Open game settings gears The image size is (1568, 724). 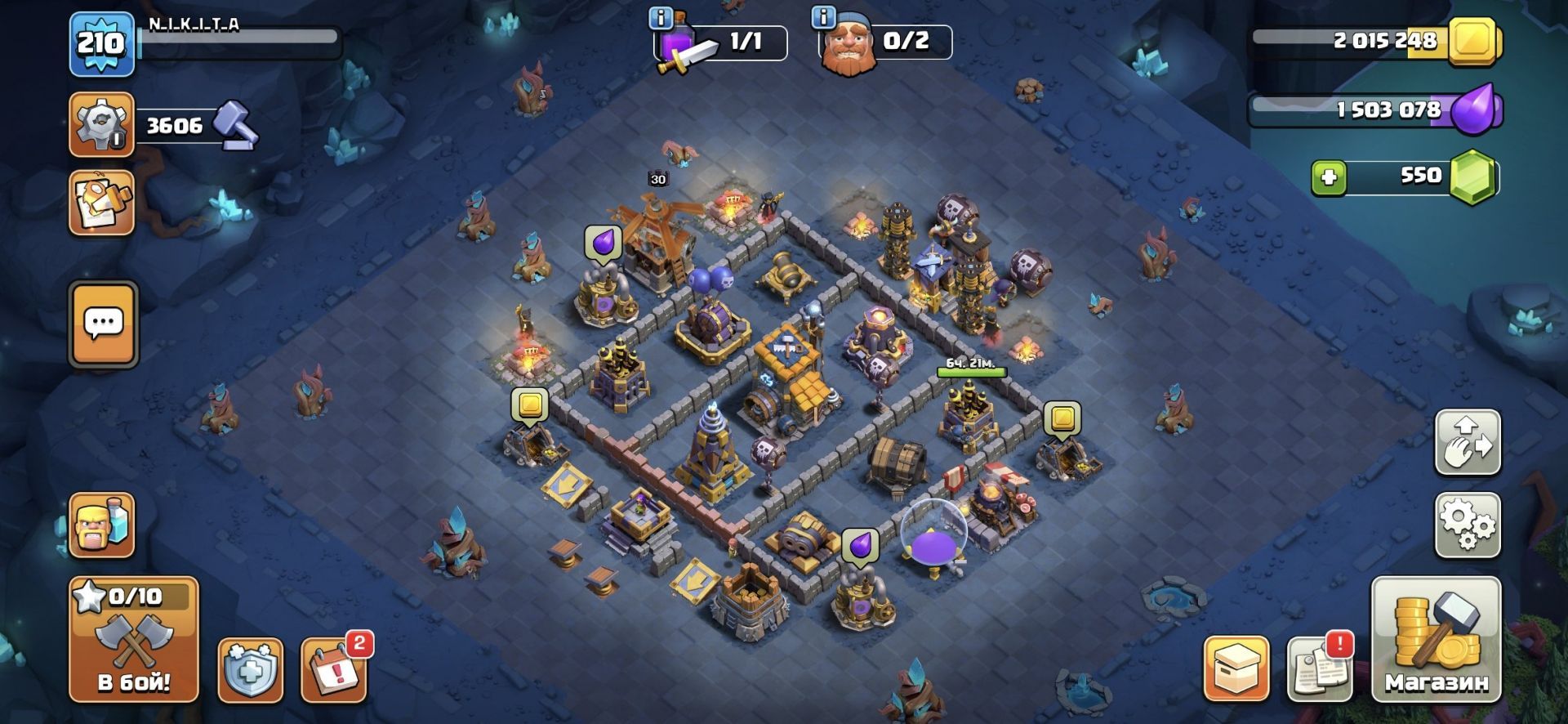point(1468,525)
